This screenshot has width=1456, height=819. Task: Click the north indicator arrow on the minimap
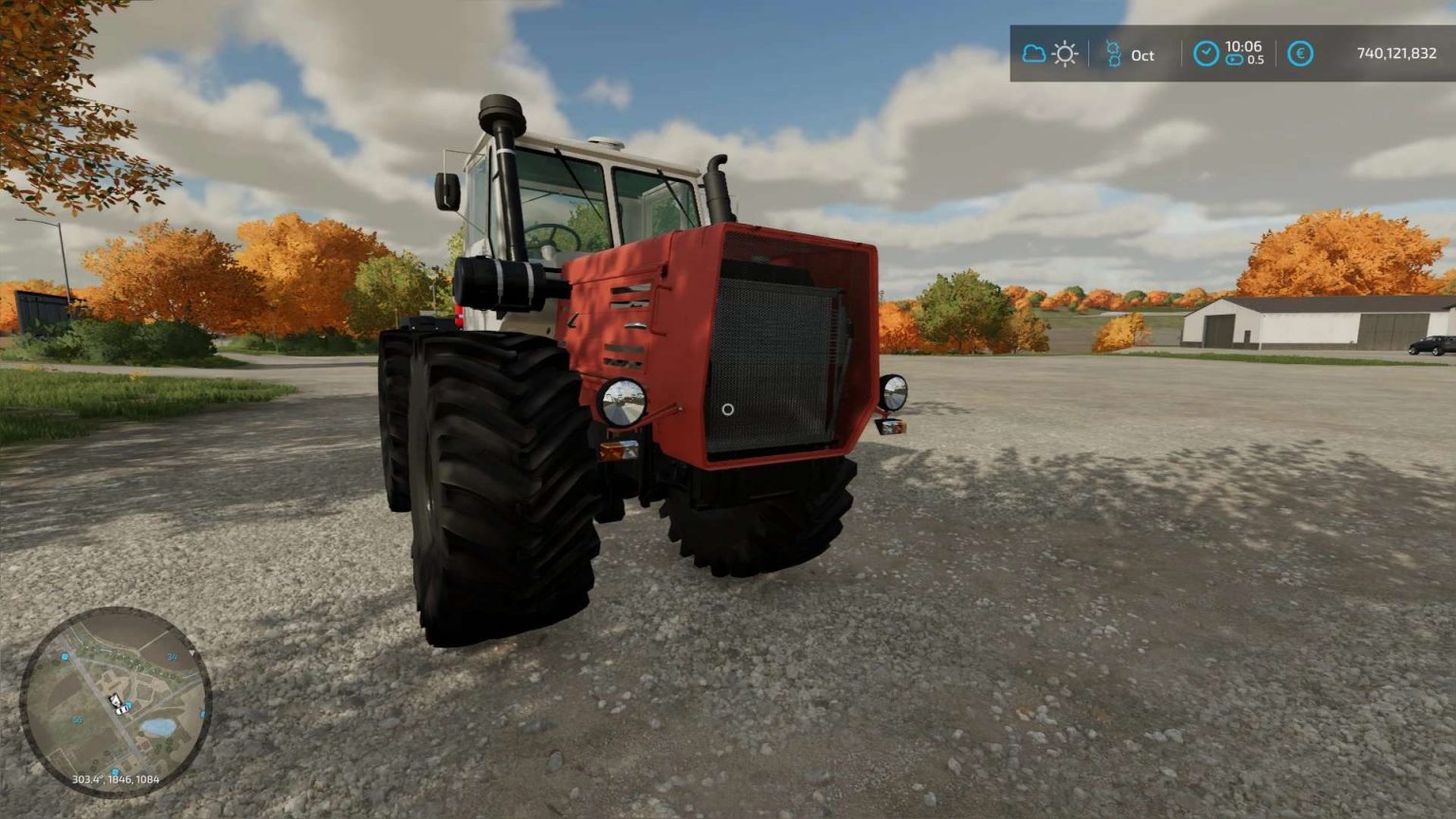point(192,652)
